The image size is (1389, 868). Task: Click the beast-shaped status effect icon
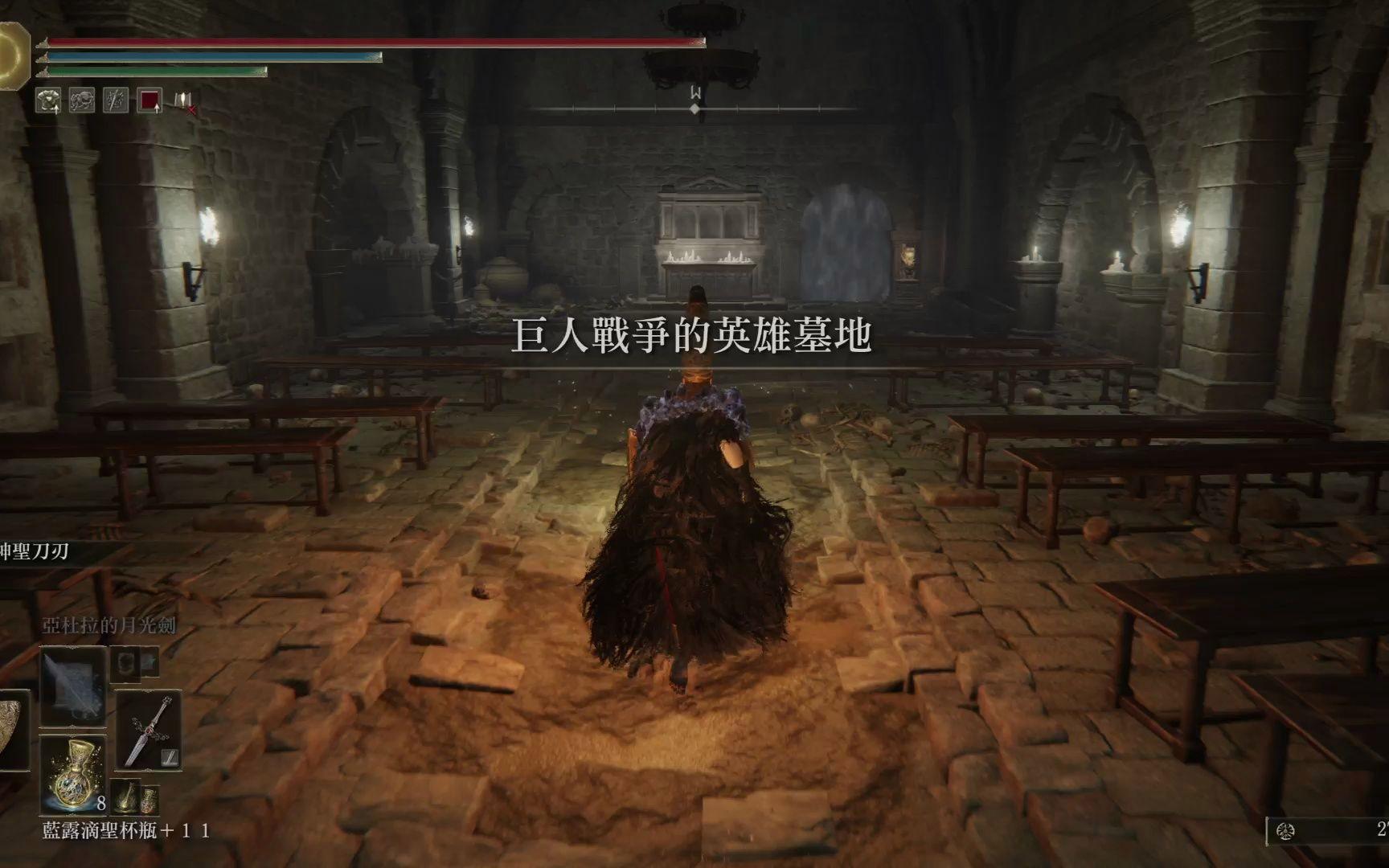click(82, 100)
